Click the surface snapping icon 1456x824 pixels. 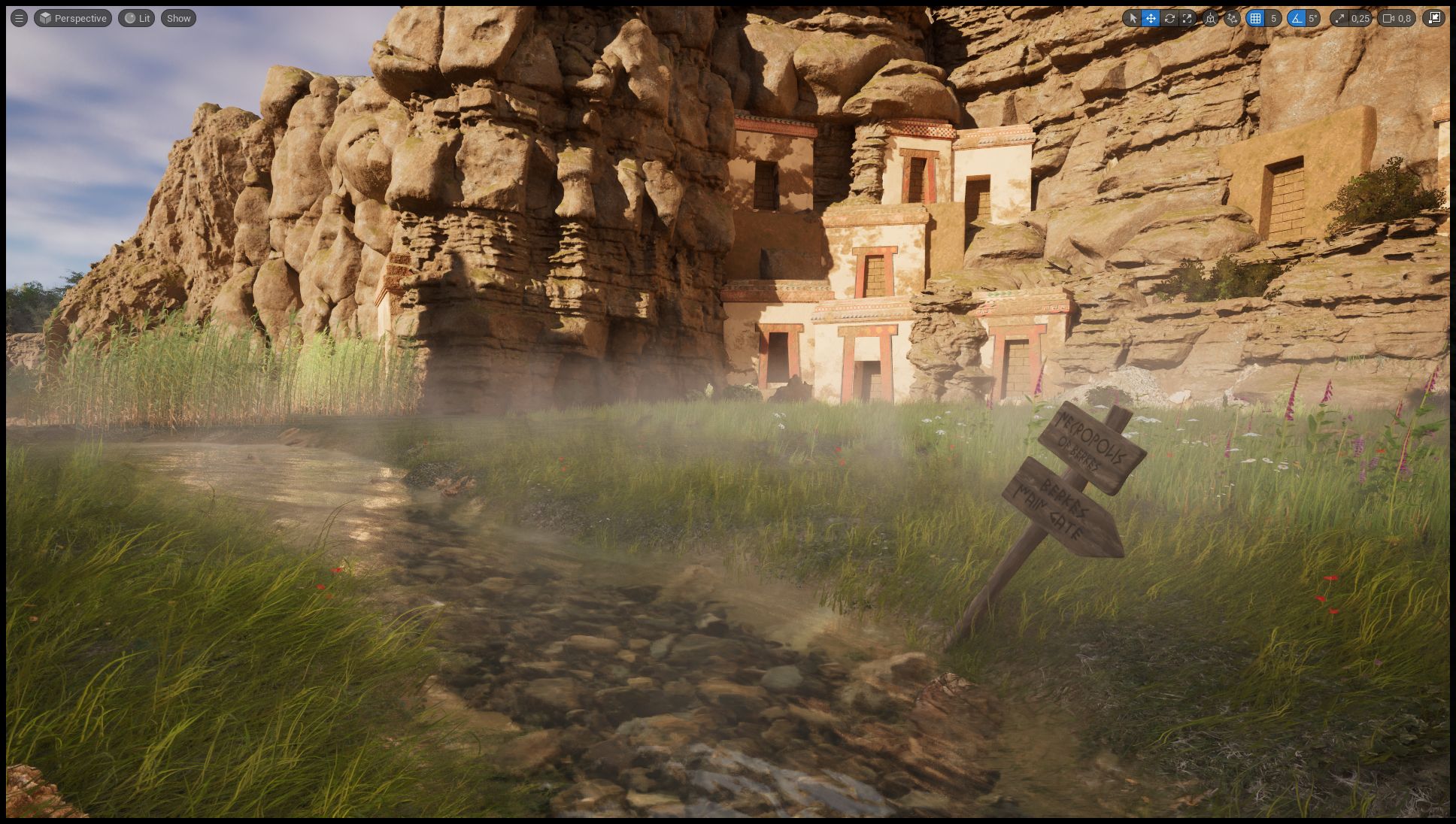coord(1231,18)
